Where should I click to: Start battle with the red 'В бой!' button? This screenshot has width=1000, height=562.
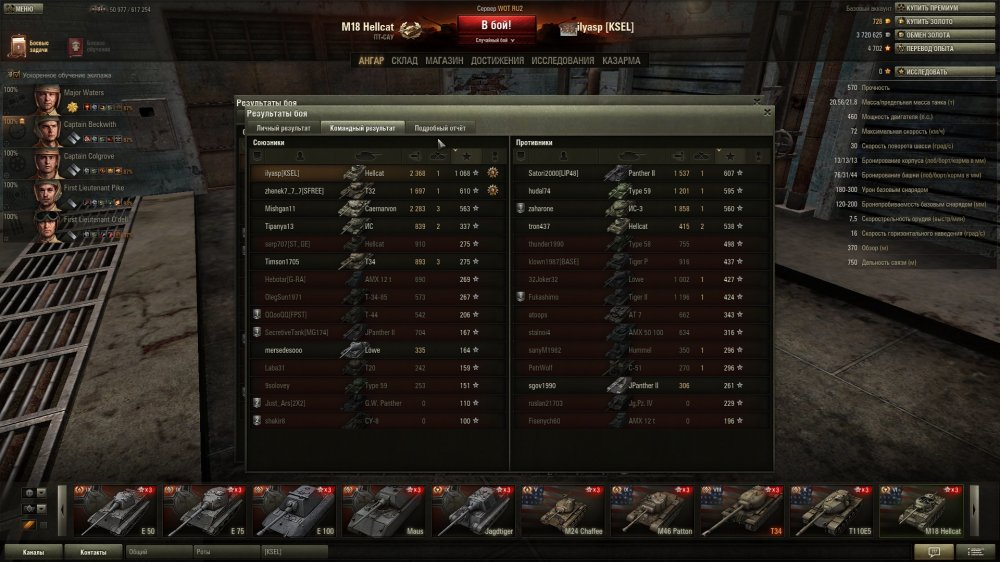point(497,26)
